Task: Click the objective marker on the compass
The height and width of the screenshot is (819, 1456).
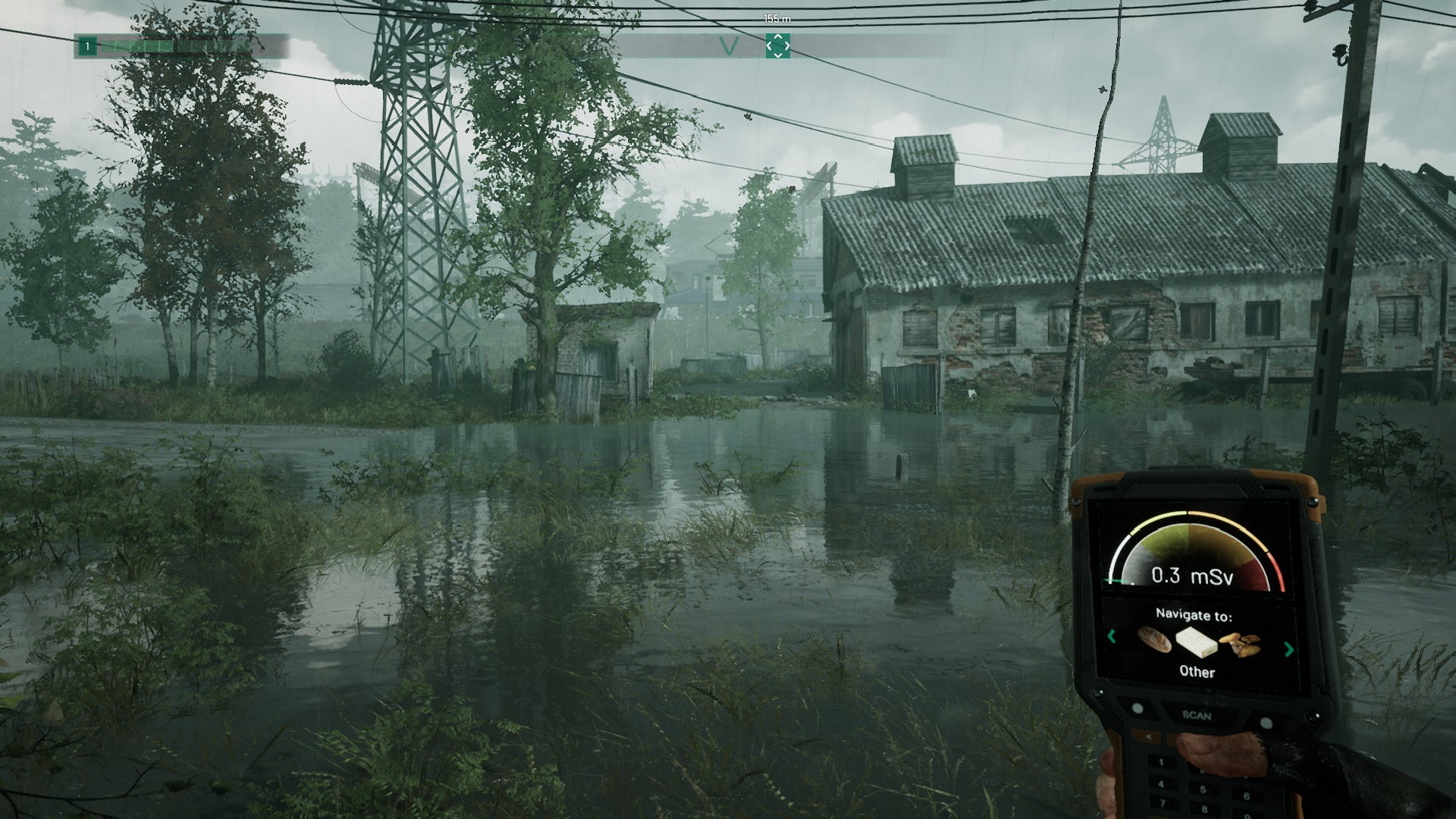Action: click(x=777, y=46)
